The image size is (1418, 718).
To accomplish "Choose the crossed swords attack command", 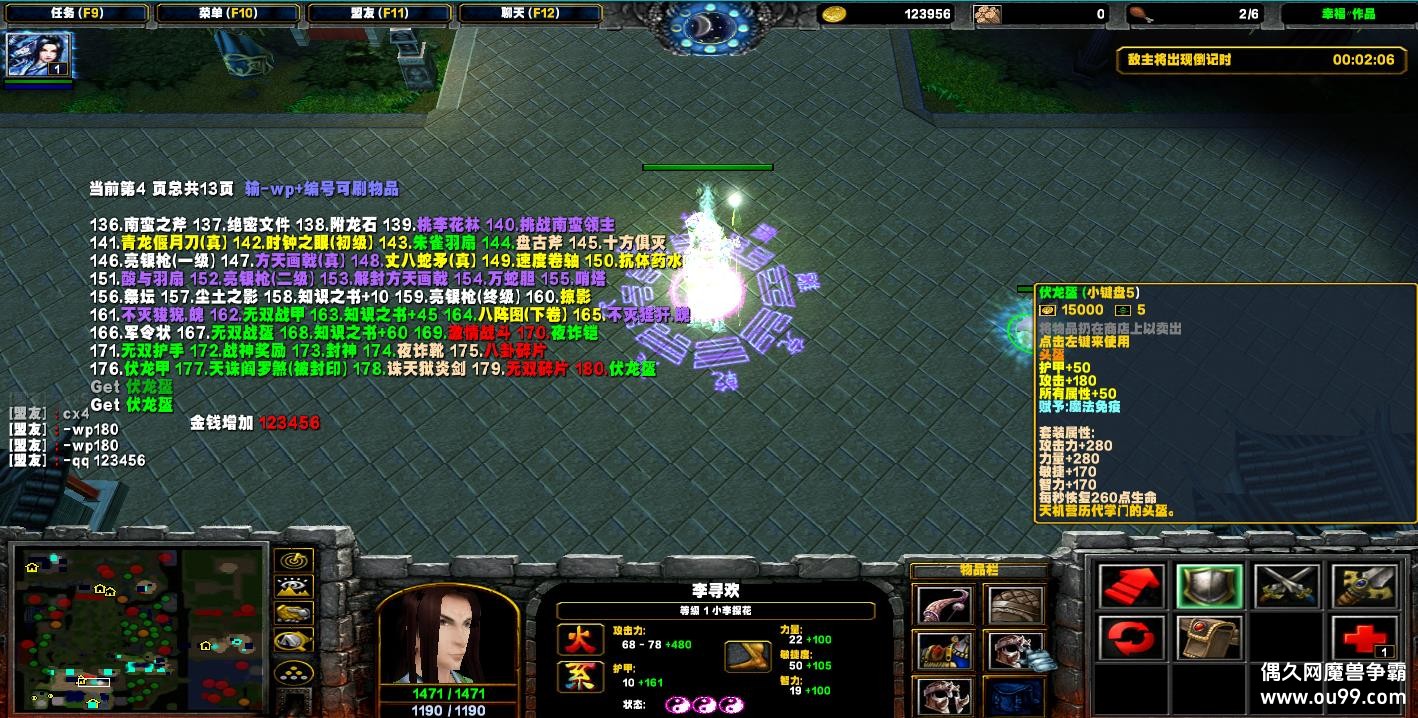I will [1286, 587].
